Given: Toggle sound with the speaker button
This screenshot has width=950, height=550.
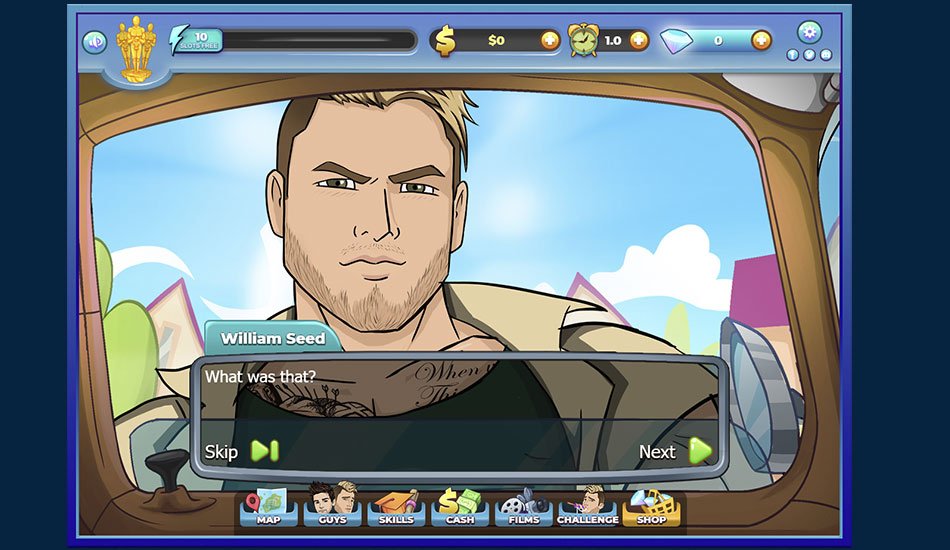Looking at the screenshot, I should point(95,42).
